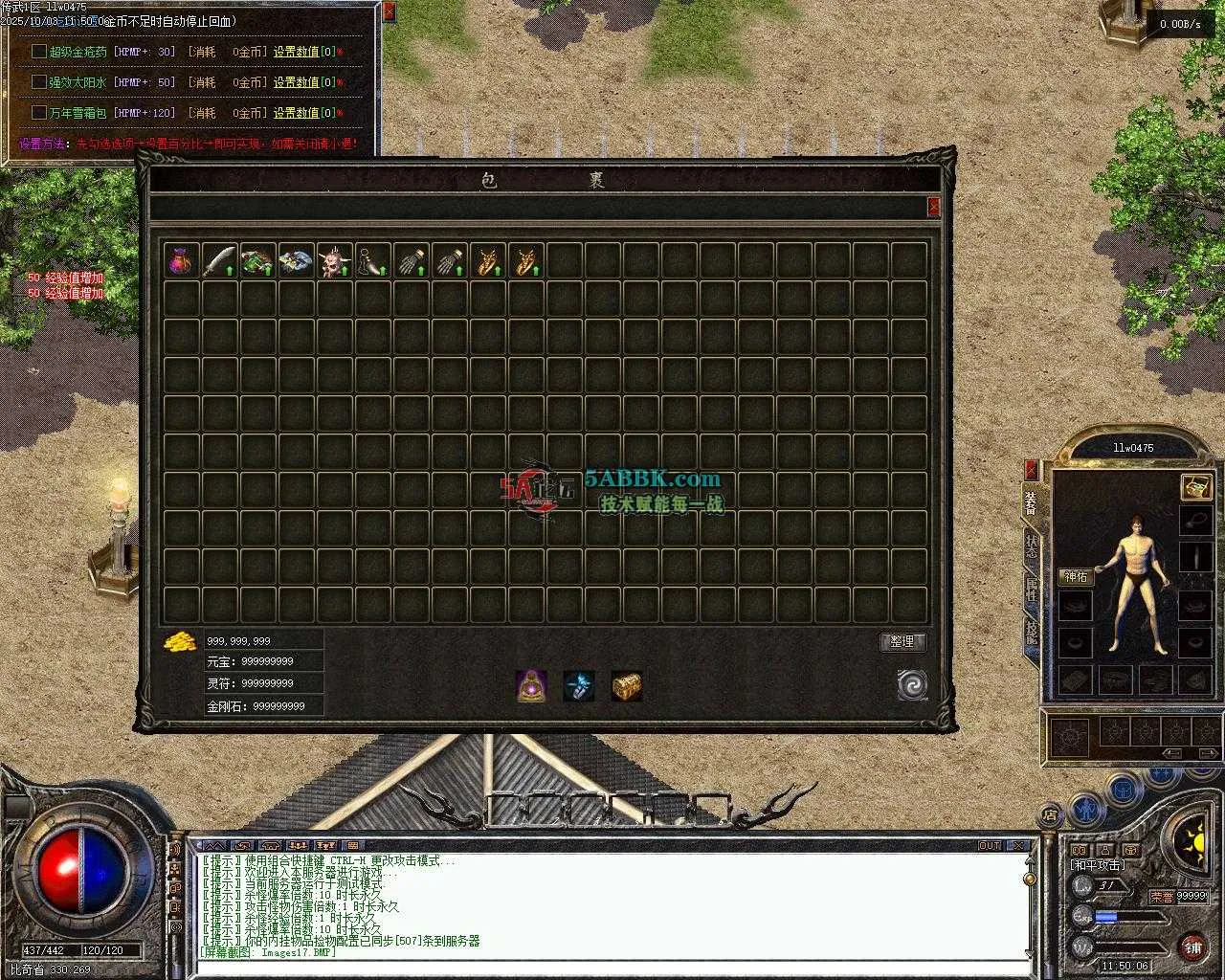This screenshot has height=980, width=1225.
Task: Open the treasure chest icon below the bag grid
Action: click(x=627, y=686)
